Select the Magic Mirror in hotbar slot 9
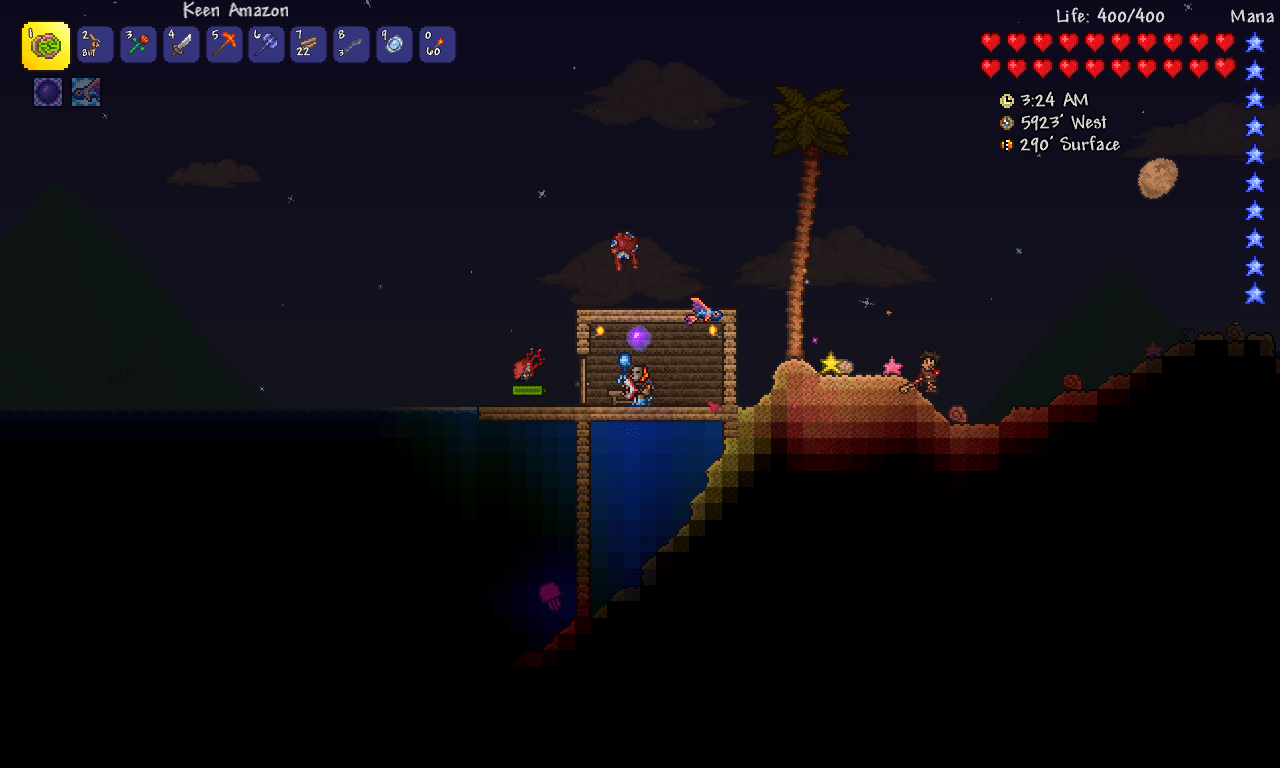The image size is (1280, 768). tap(394, 45)
